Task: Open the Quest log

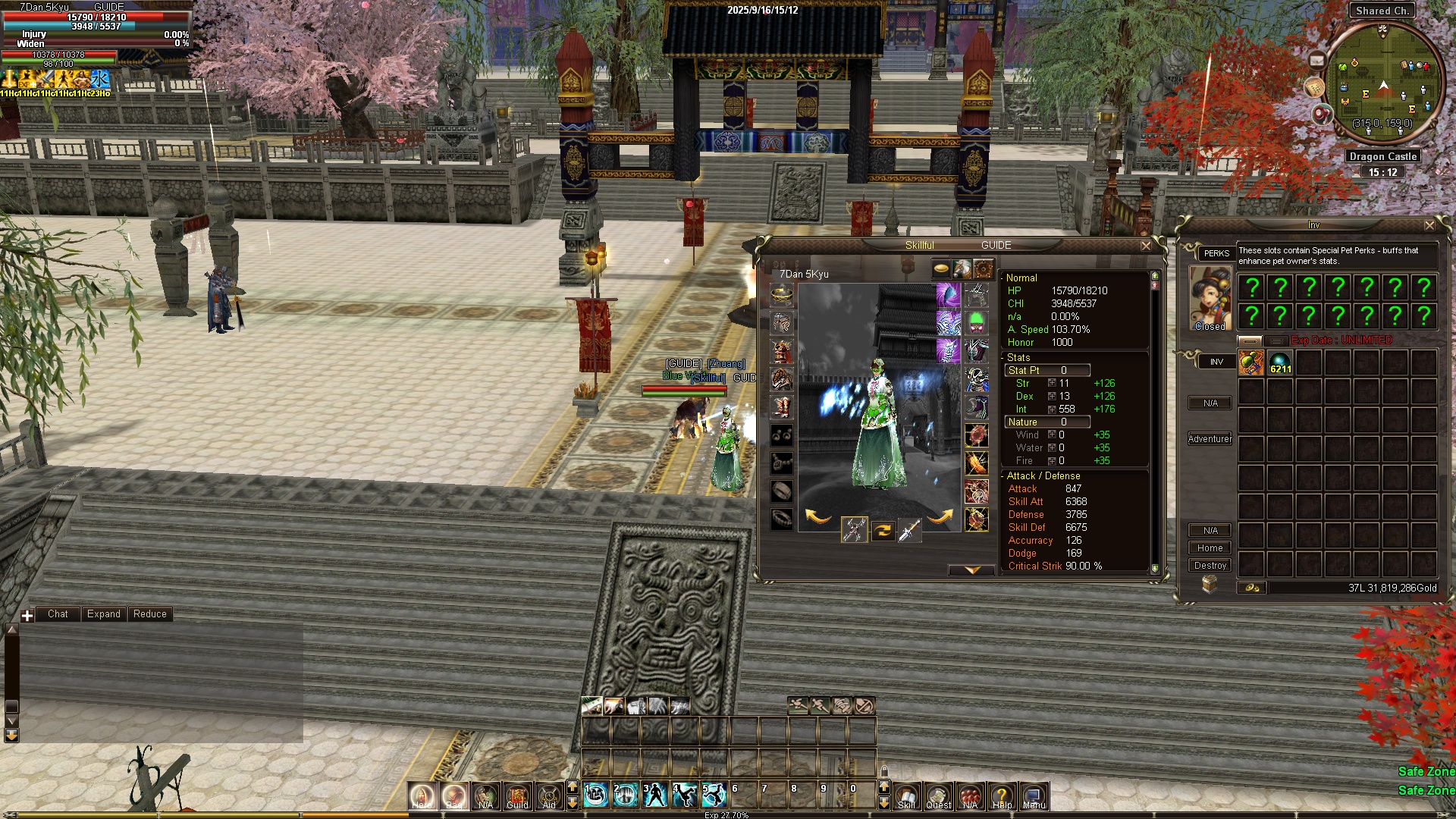Action: [938, 797]
